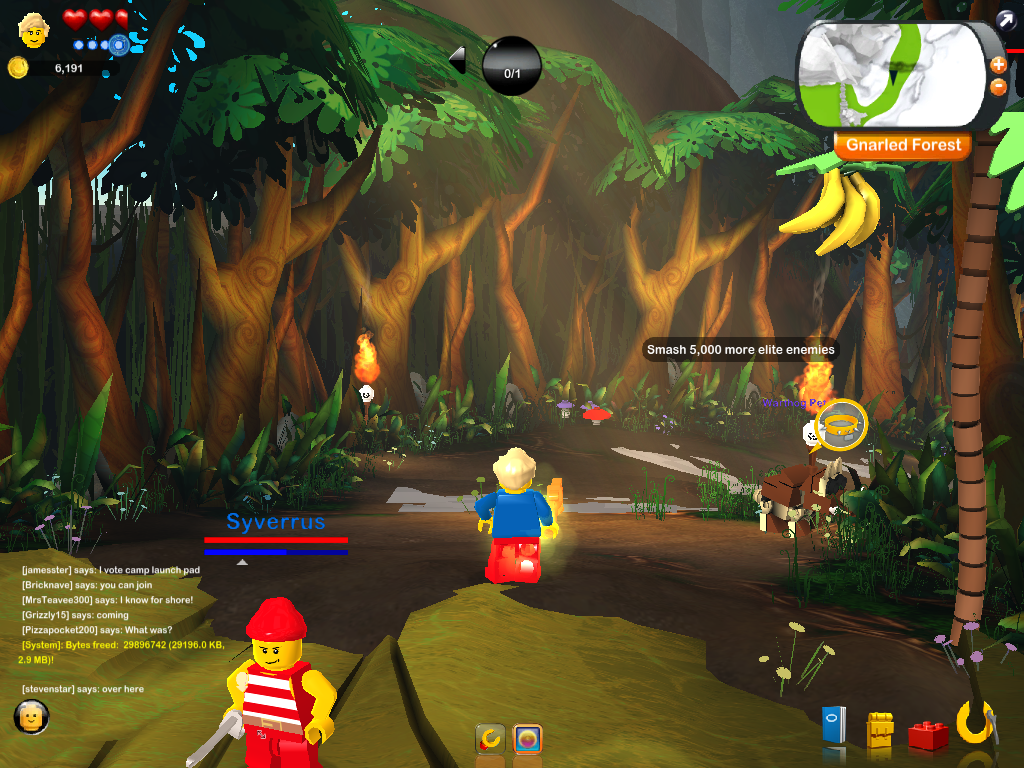The image size is (1024, 768).
Task: Activate the yellow hook action slot
Action: (x=489, y=739)
